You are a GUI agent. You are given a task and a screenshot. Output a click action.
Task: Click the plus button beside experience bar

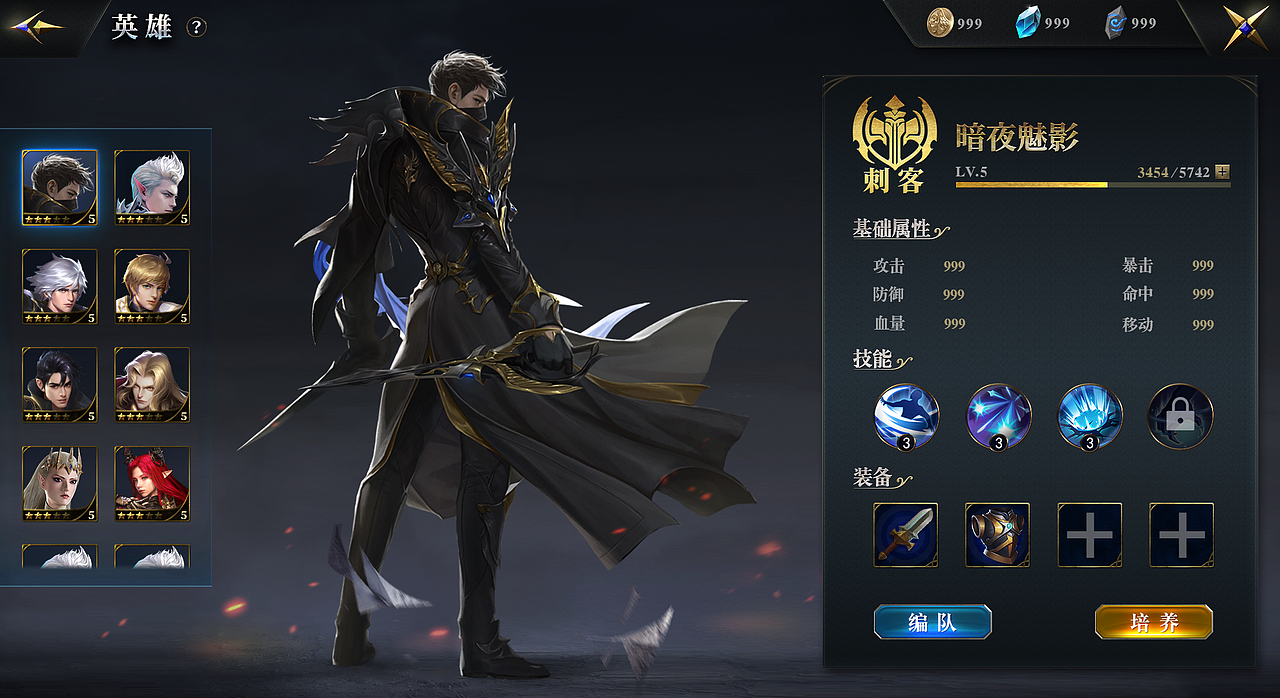click(x=1222, y=172)
